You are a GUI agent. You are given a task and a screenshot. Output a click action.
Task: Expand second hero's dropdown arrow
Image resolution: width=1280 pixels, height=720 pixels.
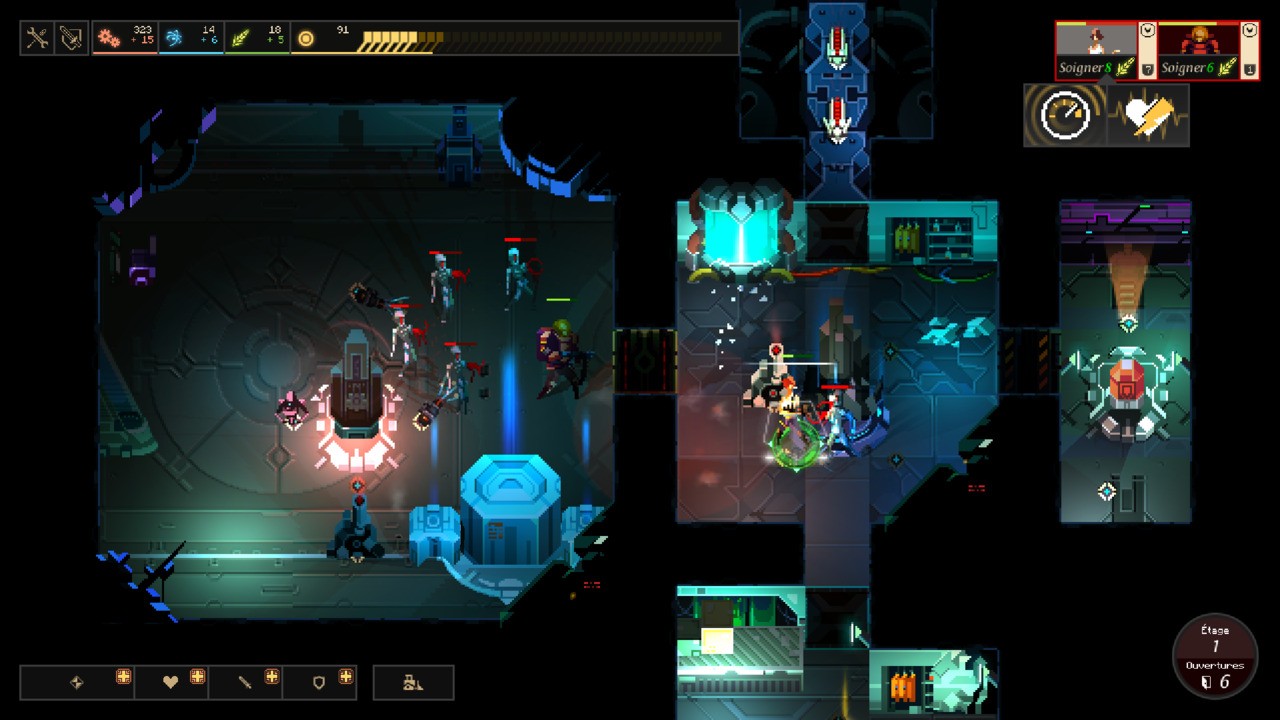pos(1249,31)
